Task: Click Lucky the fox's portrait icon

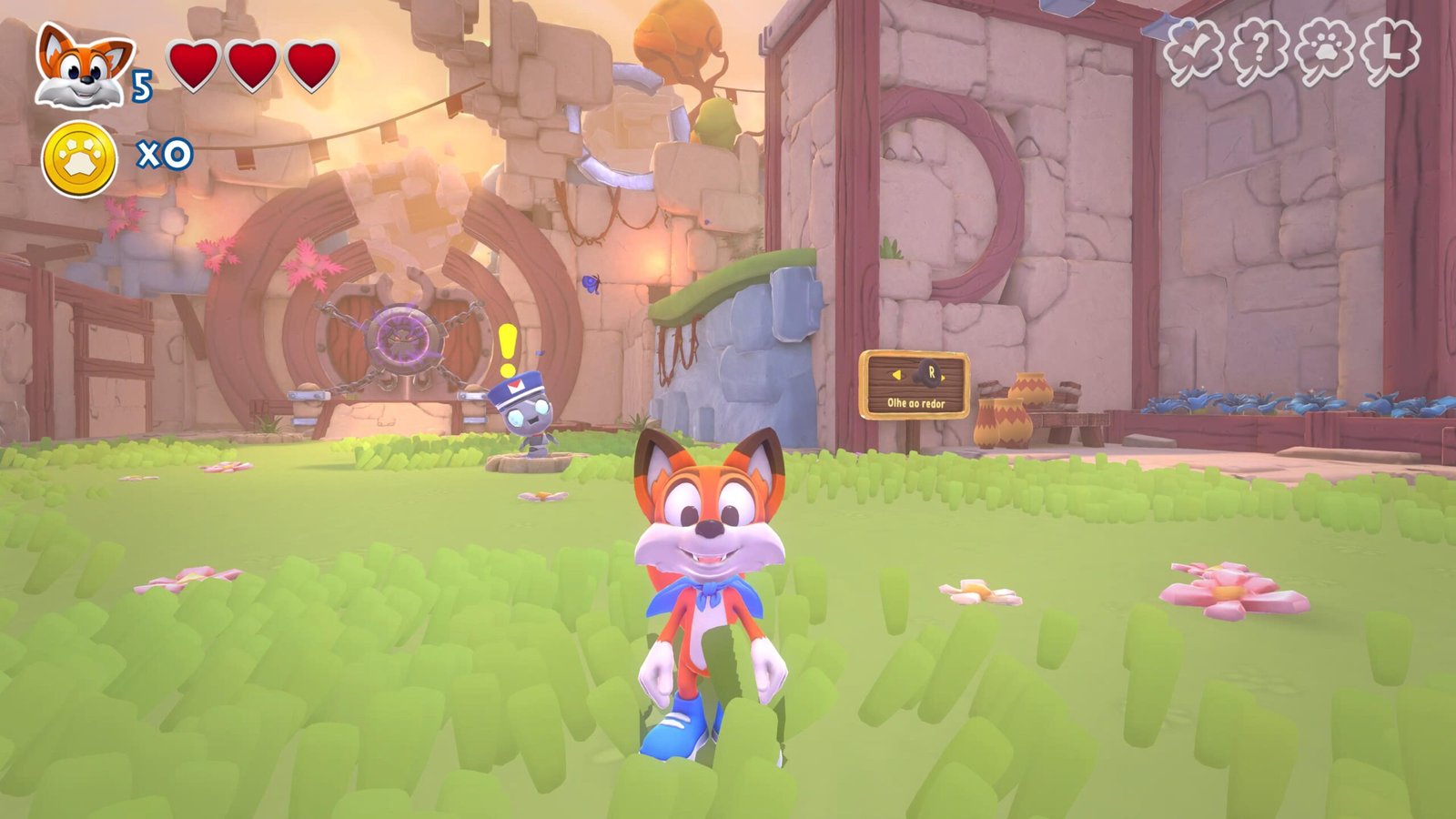Action: pyautogui.click(x=82, y=68)
